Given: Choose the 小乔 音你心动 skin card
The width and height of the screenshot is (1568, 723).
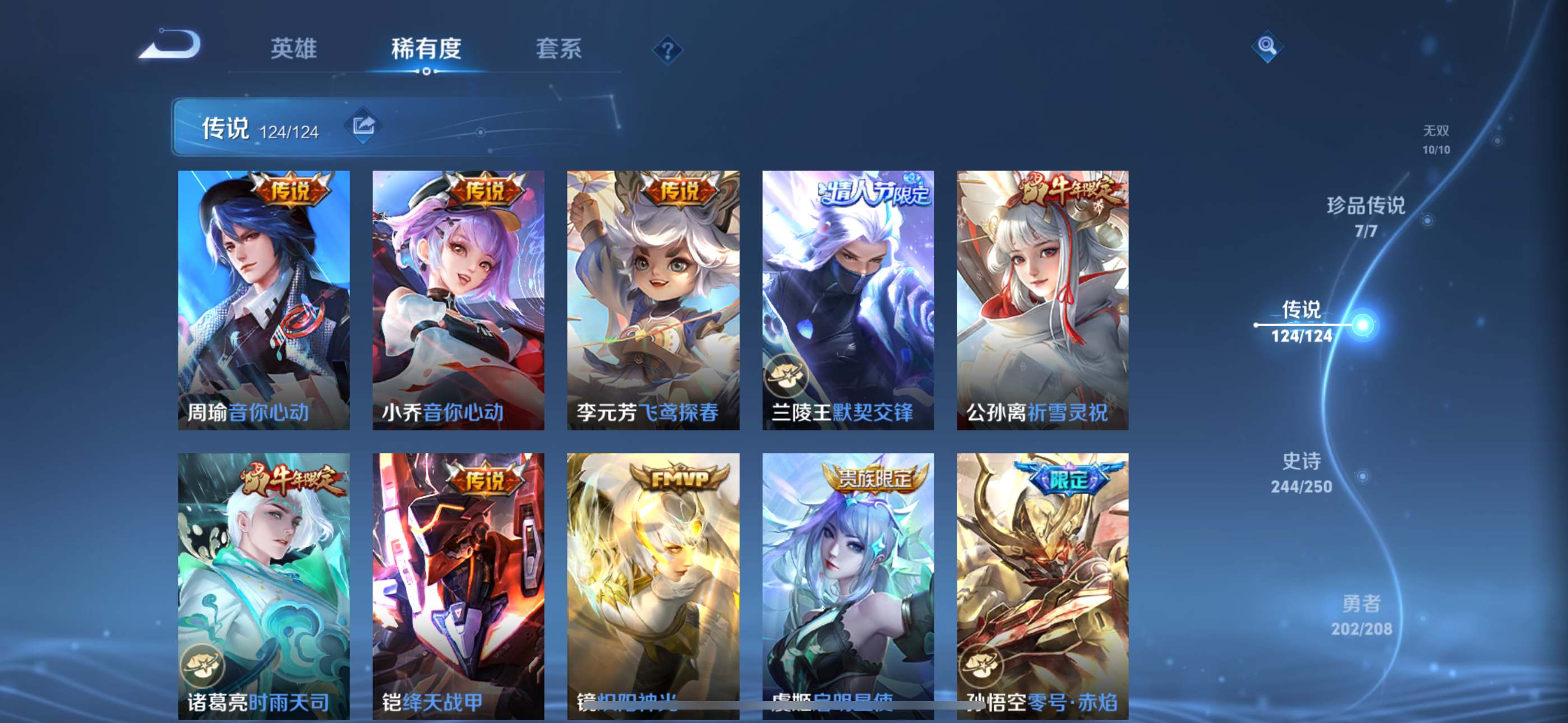Looking at the screenshot, I should 458,300.
